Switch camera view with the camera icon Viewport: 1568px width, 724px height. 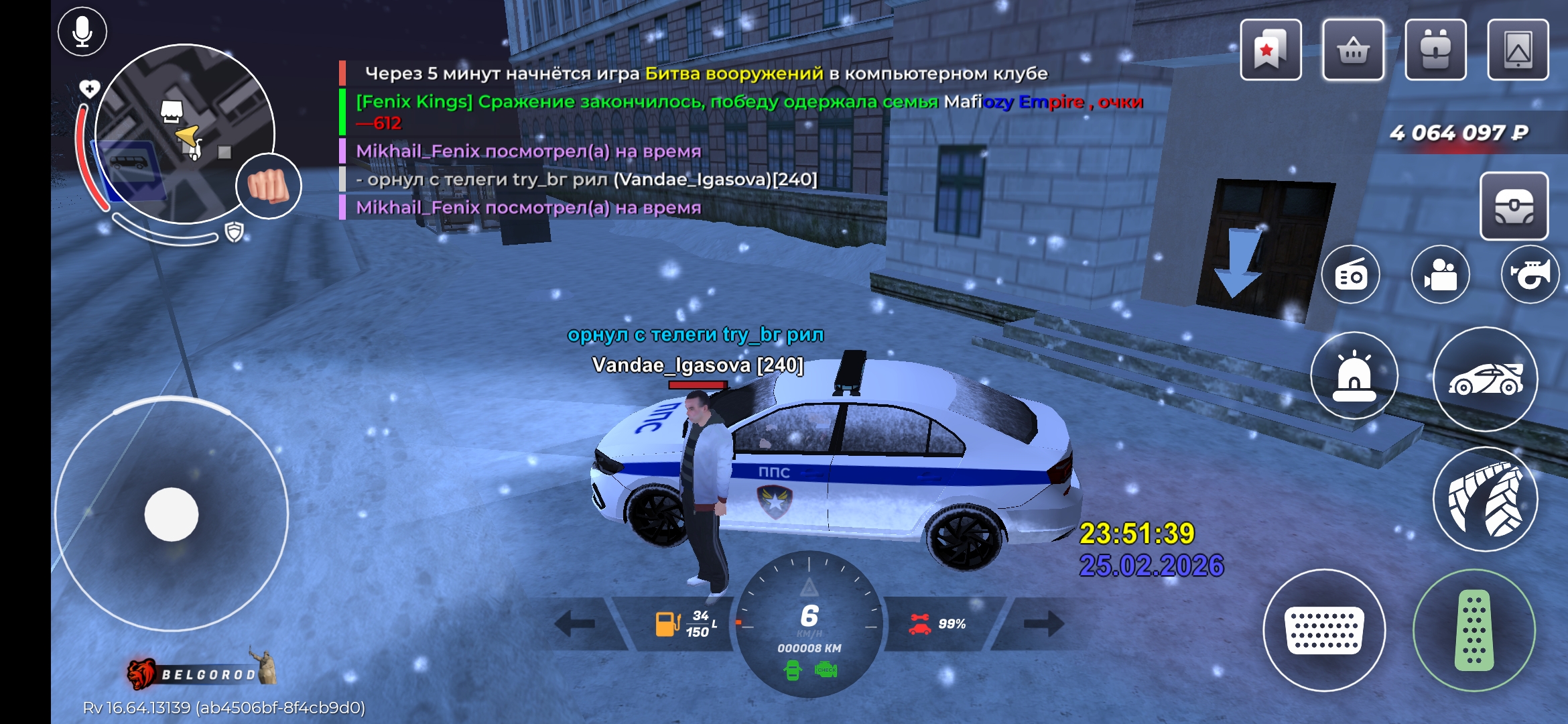pos(1441,275)
